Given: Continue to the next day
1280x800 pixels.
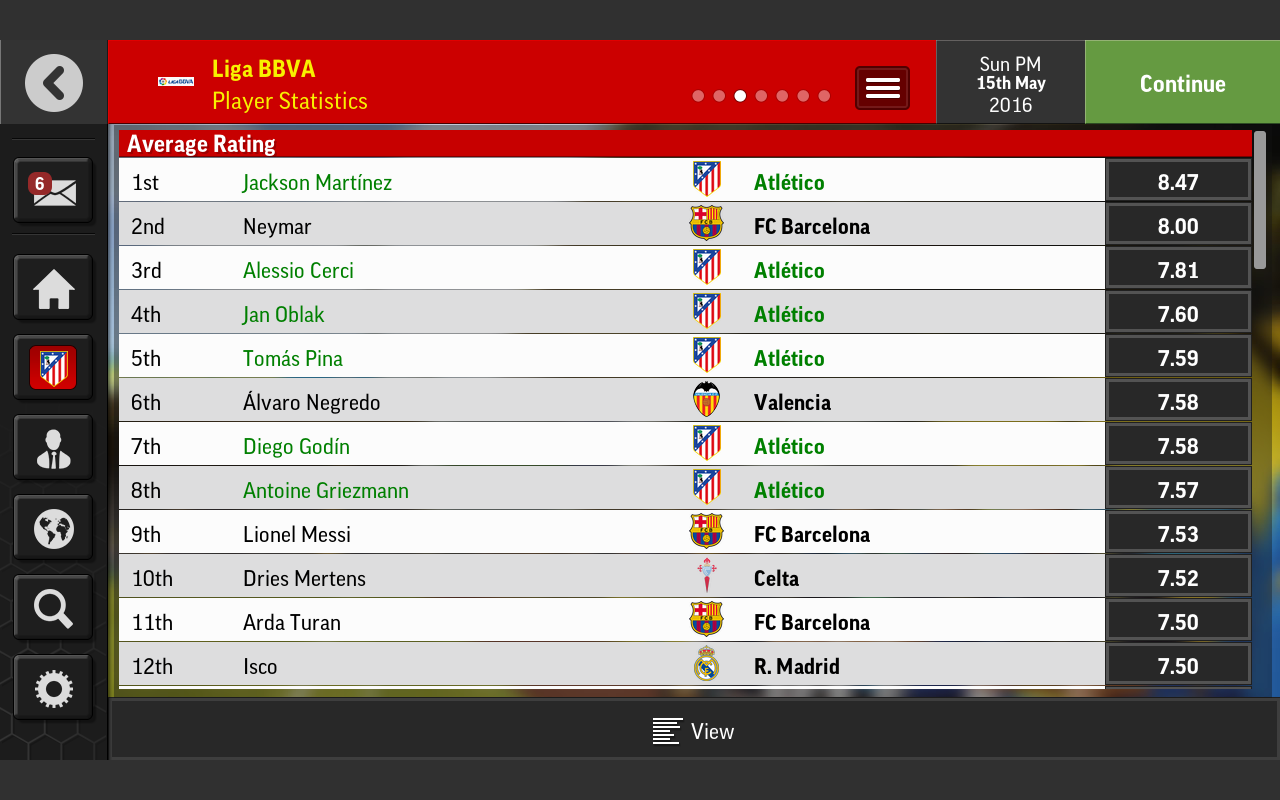Looking at the screenshot, I should 1182,84.
